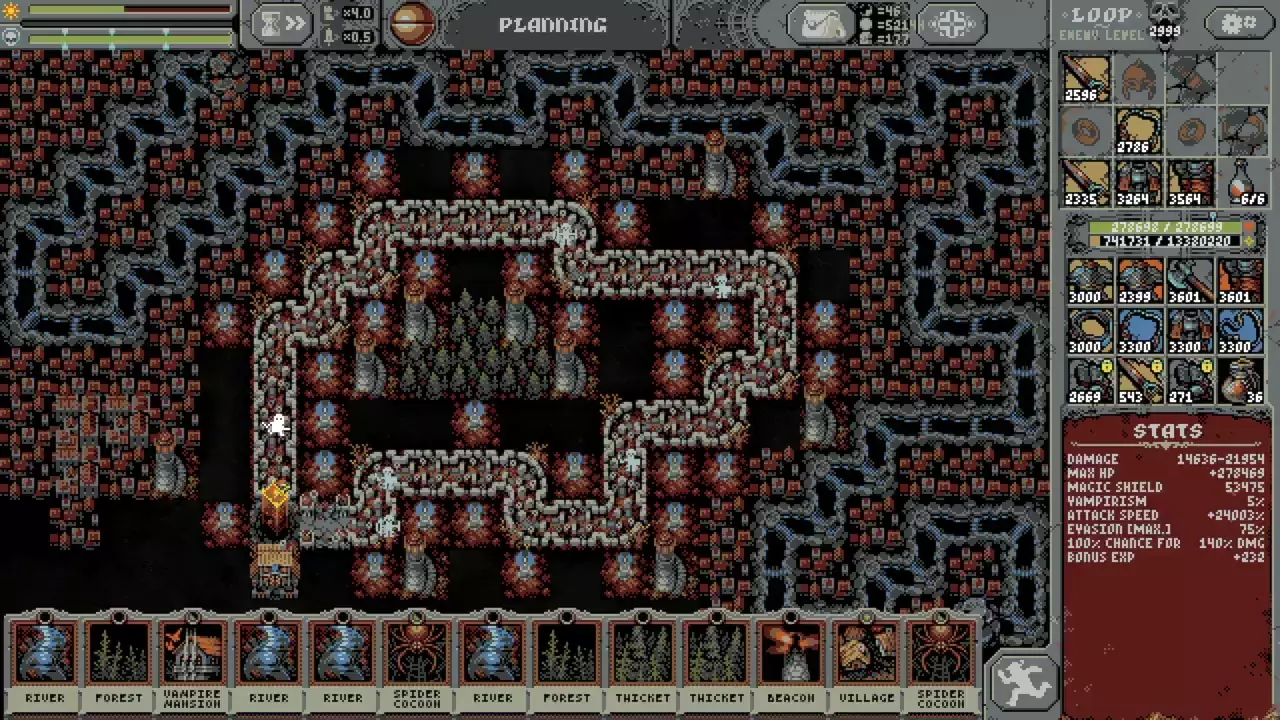The height and width of the screenshot is (720, 1280).
Task: Select the inventory item marked 271
Action: coord(1189,381)
